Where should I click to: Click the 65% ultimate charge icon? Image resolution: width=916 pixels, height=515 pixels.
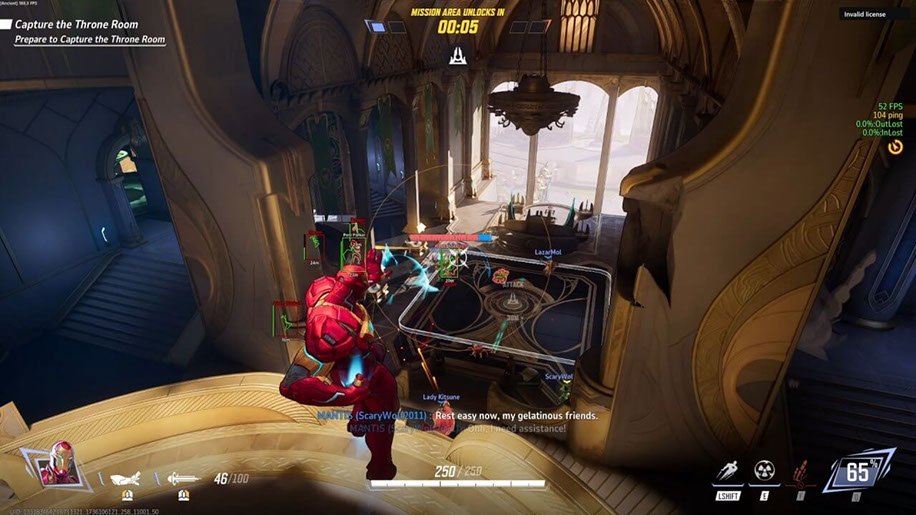pyautogui.click(x=858, y=471)
